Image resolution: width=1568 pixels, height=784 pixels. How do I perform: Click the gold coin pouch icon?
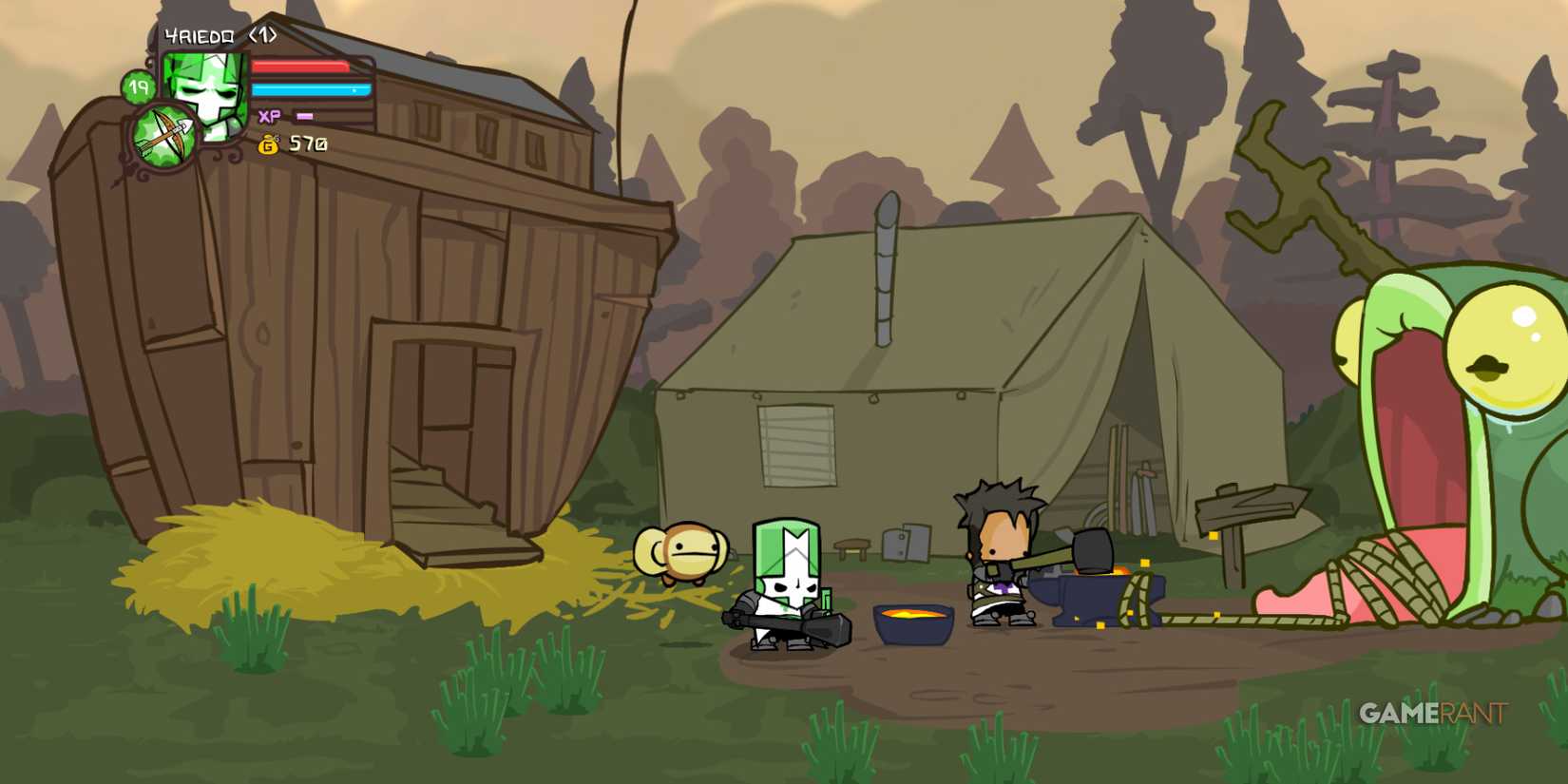(x=269, y=143)
